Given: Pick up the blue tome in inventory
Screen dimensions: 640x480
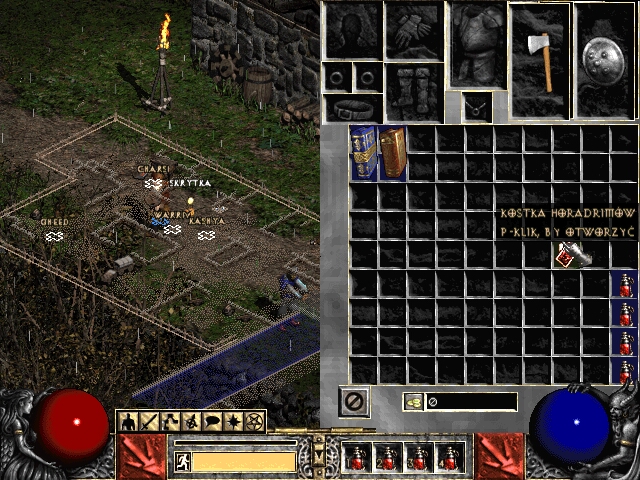Looking at the screenshot, I should tap(363, 152).
